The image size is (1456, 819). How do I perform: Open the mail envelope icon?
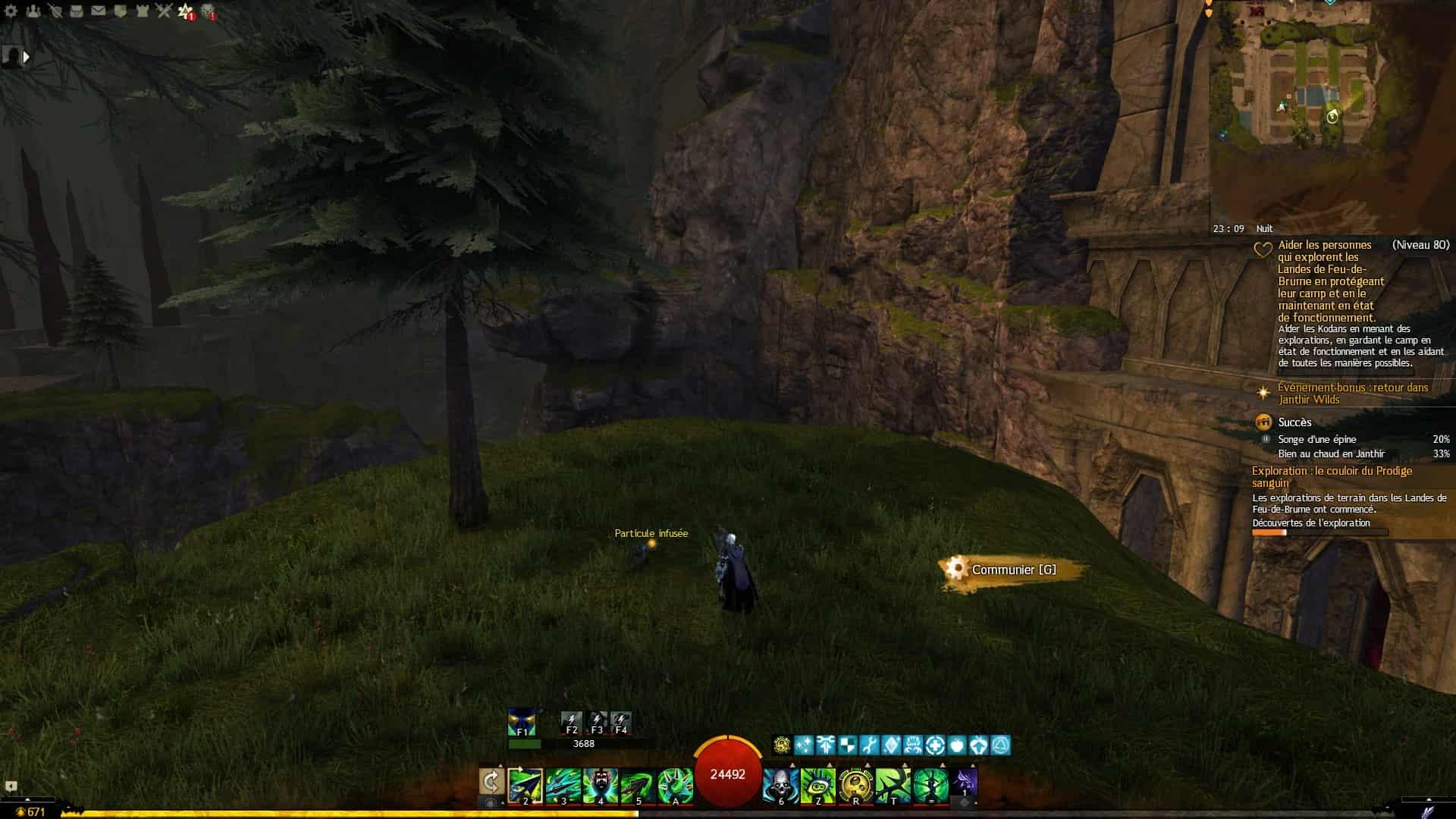click(99, 11)
